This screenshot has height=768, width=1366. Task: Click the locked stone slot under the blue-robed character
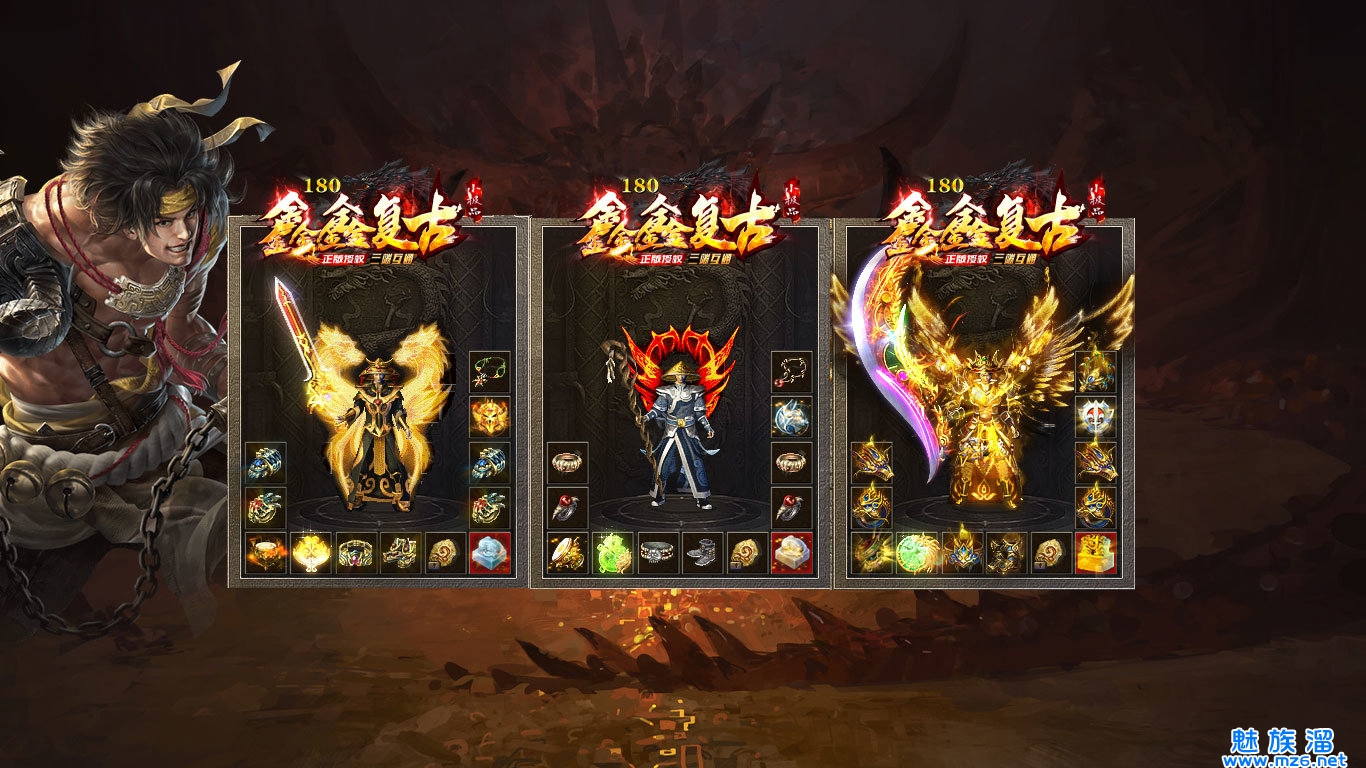point(747,553)
